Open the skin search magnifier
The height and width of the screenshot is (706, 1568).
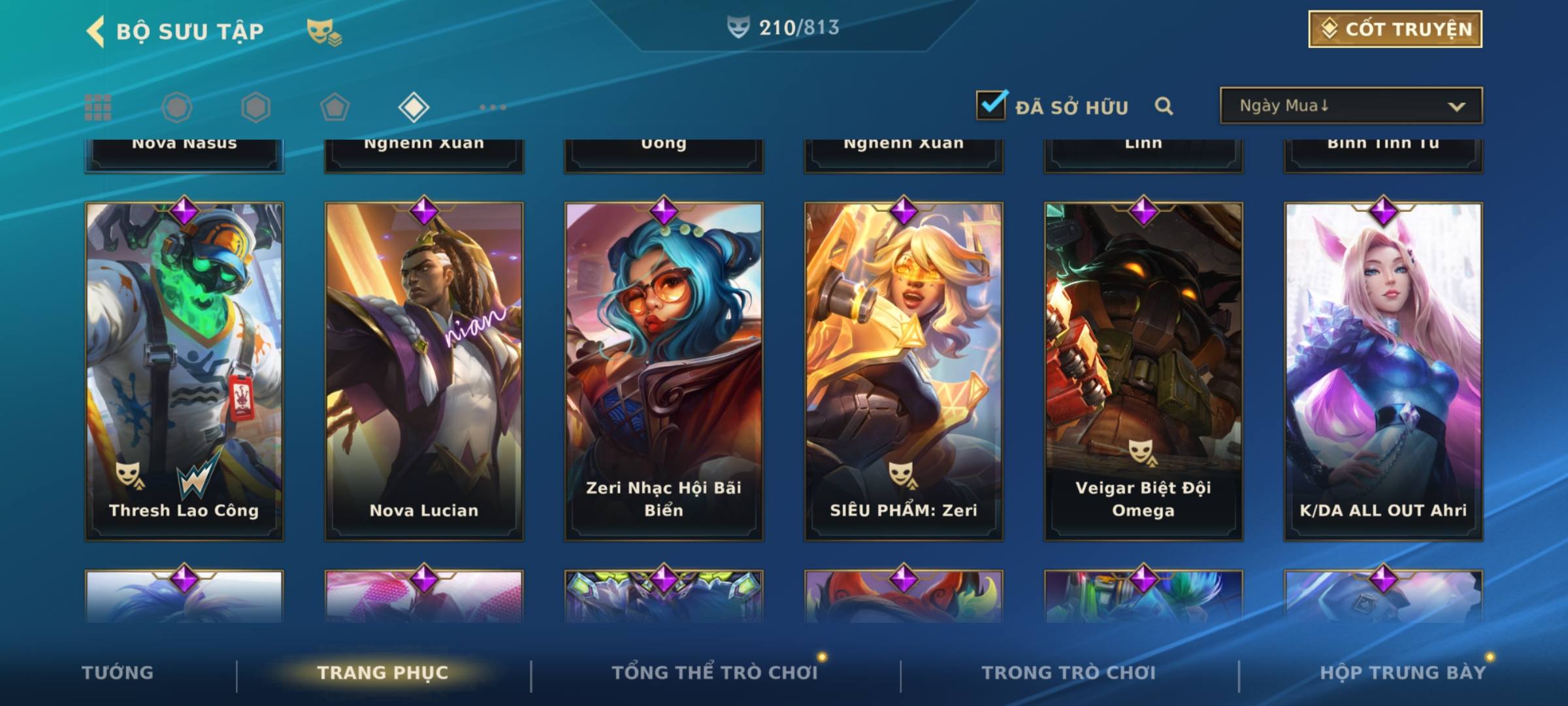pos(1164,106)
